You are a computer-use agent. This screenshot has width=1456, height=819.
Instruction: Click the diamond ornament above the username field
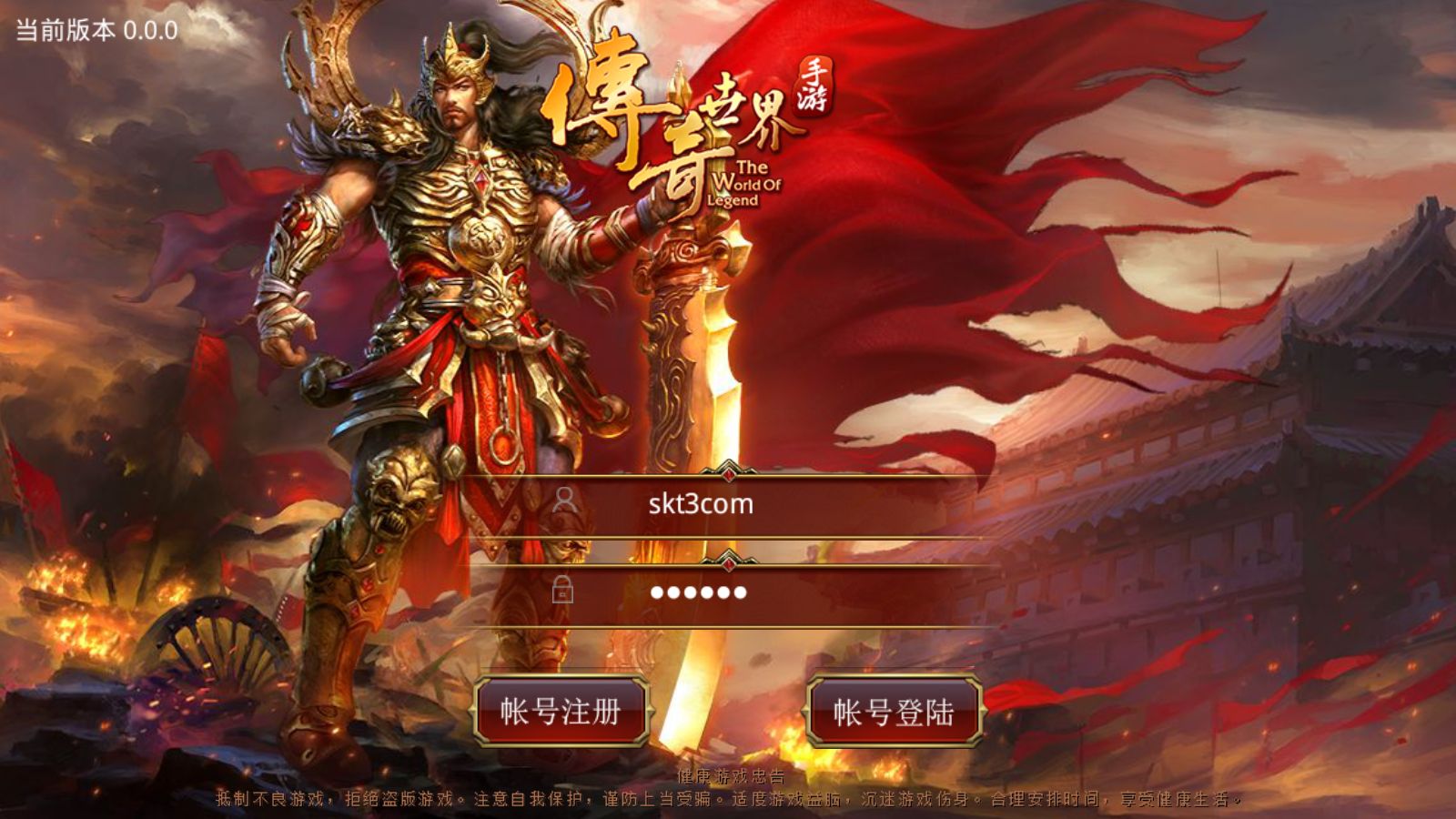coord(728,474)
